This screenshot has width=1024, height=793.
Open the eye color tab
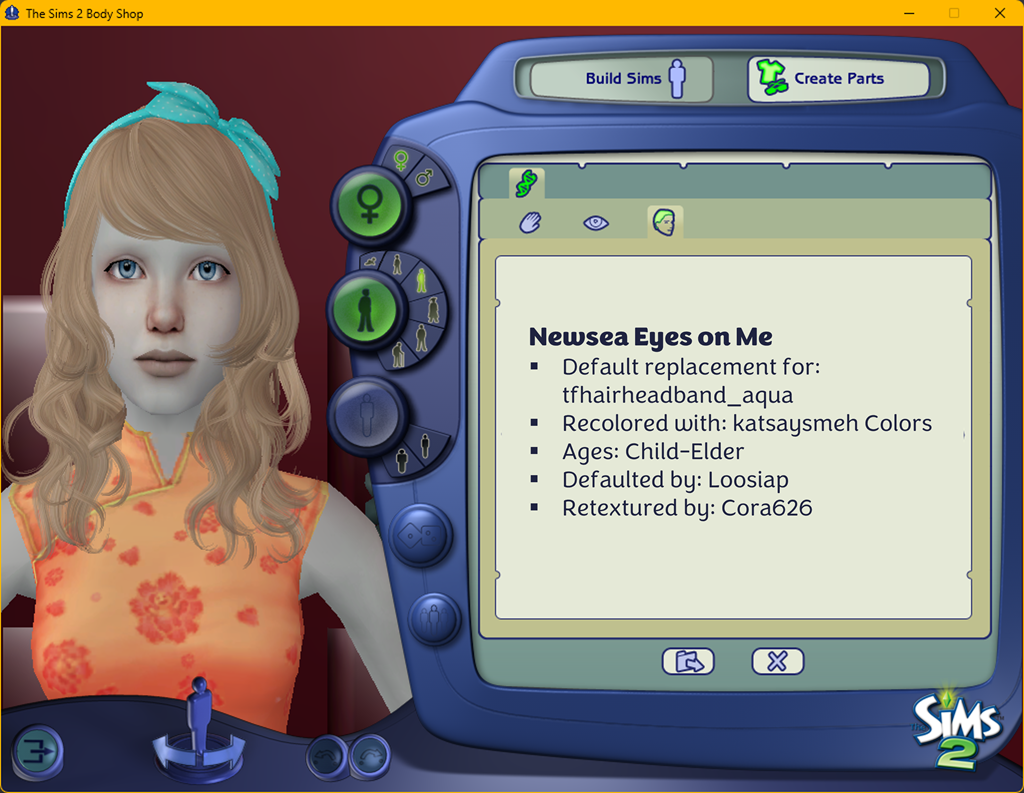(x=596, y=222)
